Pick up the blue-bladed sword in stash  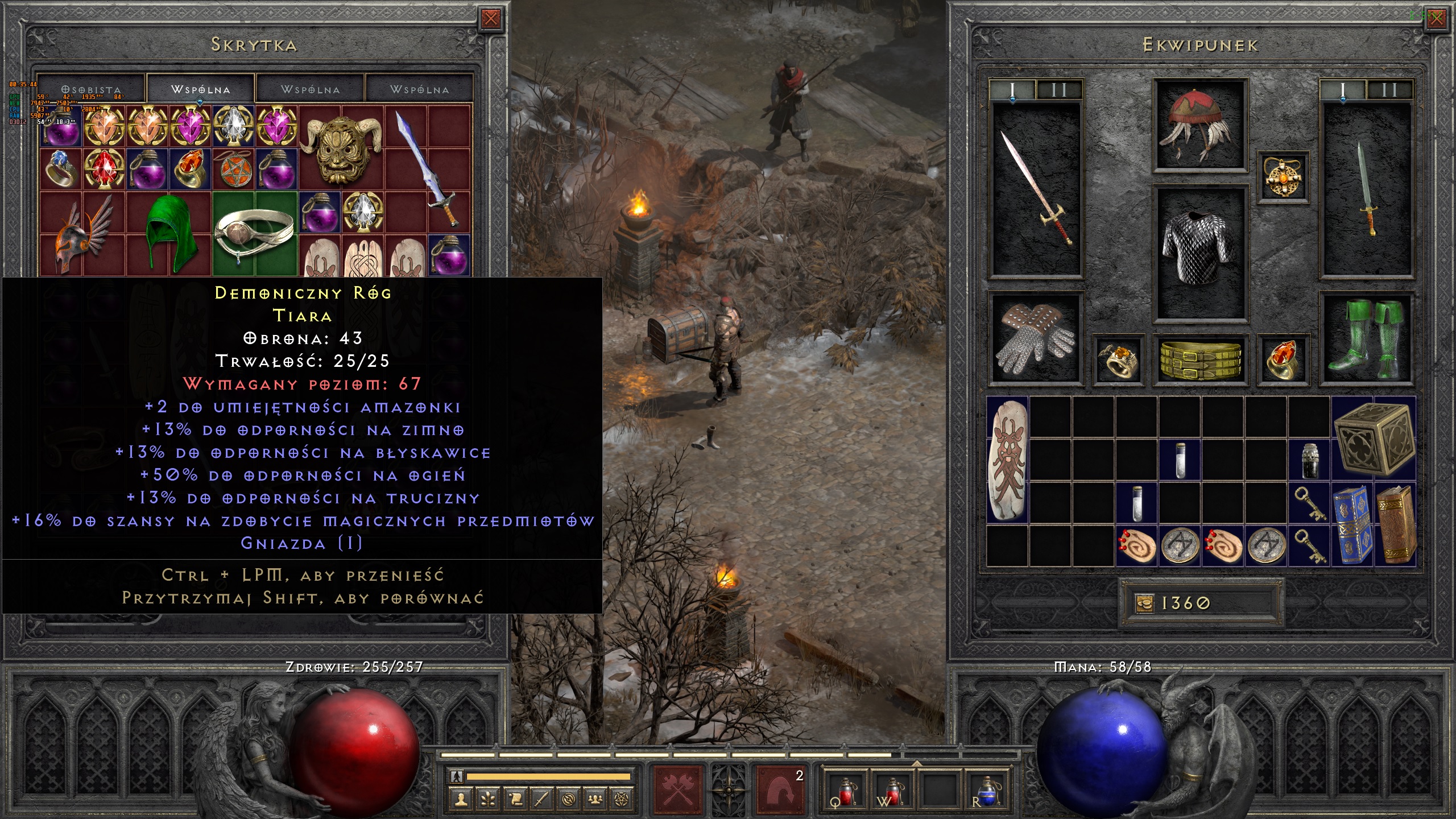[428, 168]
